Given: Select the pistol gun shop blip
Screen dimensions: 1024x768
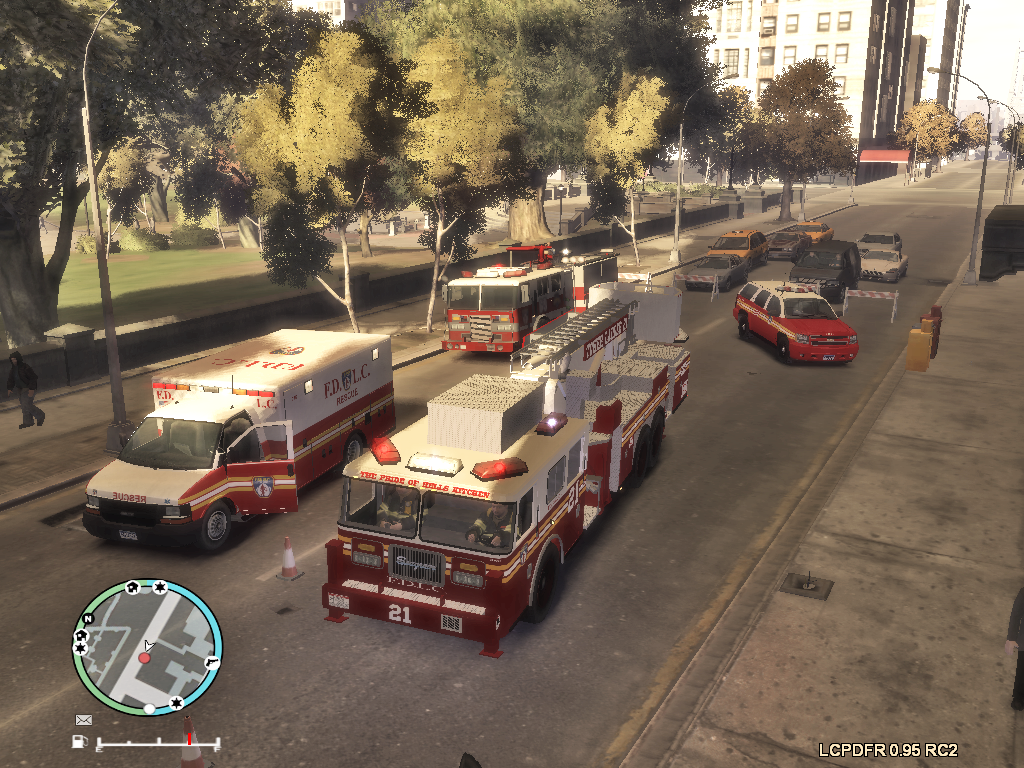Looking at the screenshot, I should [x=212, y=661].
